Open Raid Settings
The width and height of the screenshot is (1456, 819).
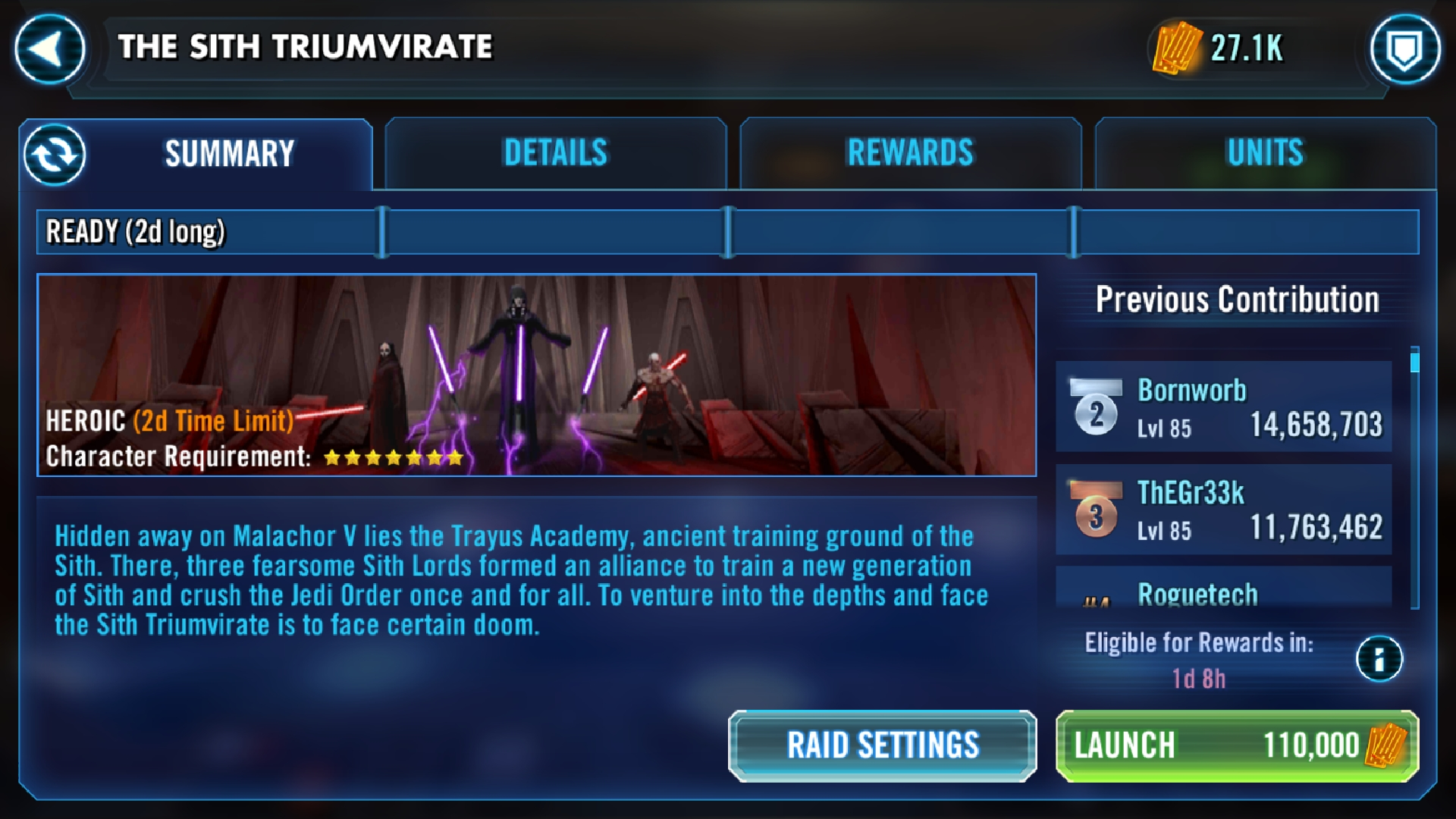pyautogui.click(x=883, y=745)
